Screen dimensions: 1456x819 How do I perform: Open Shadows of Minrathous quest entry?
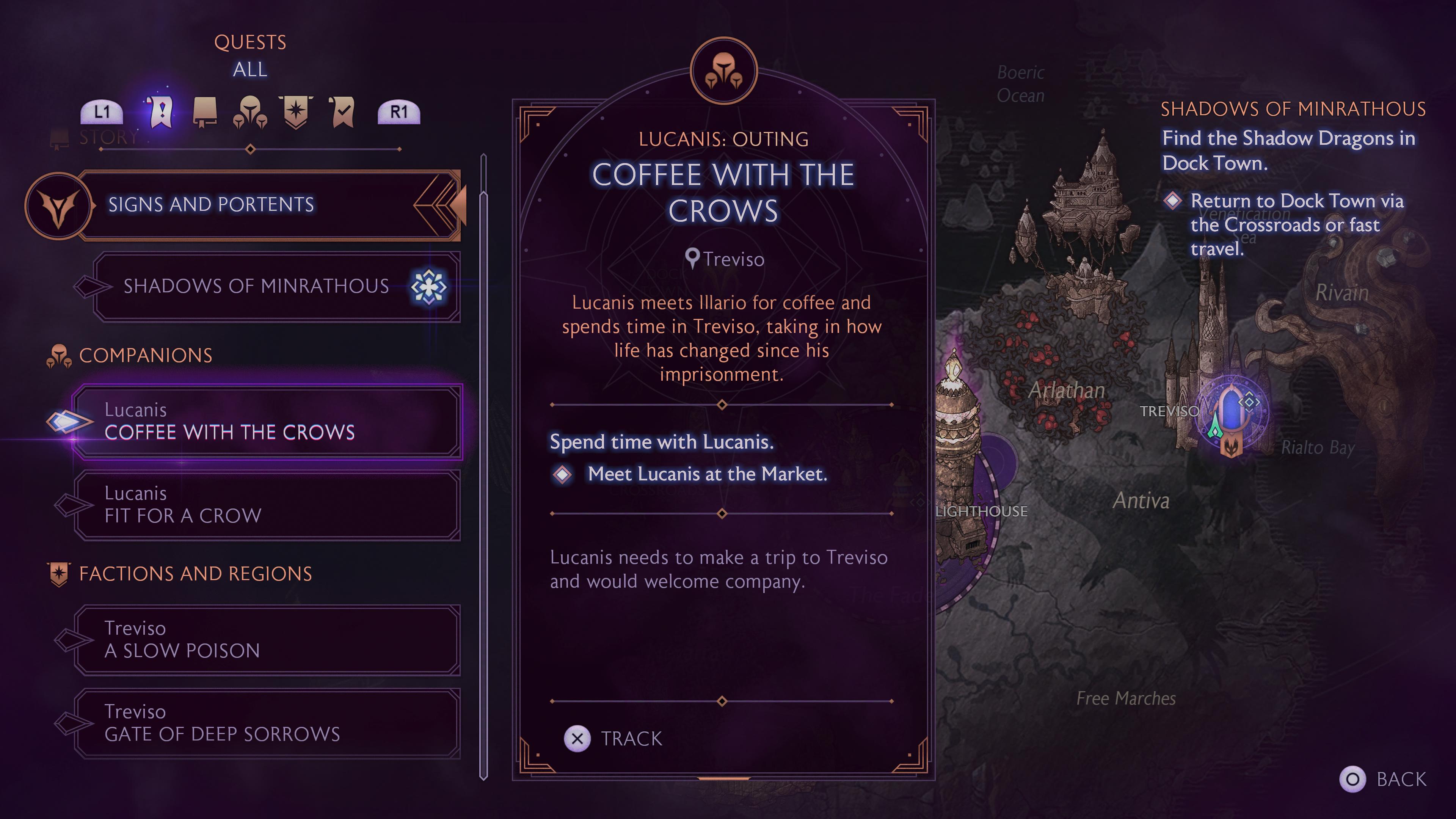[266, 287]
